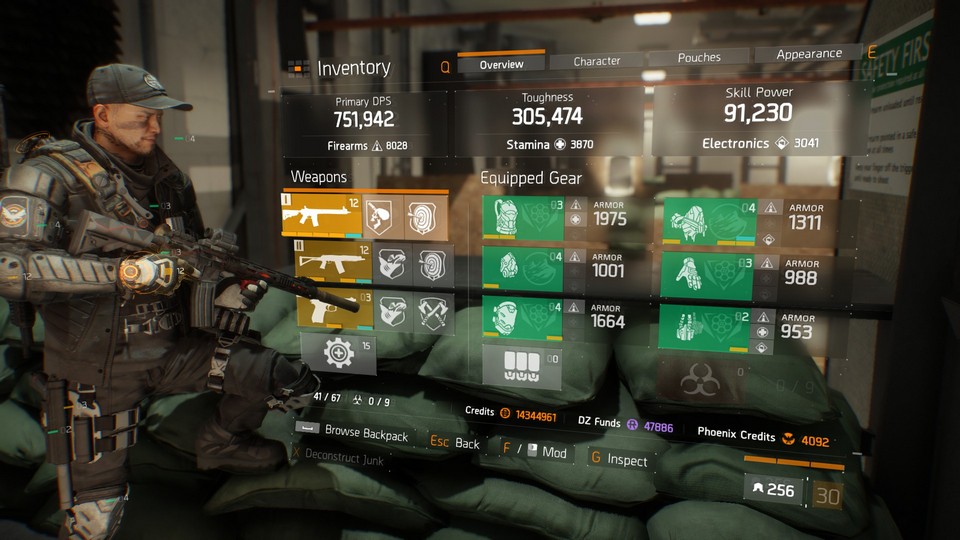Choose the secondary rifle weapon slot
This screenshot has height=540, width=960.
[333, 263]
